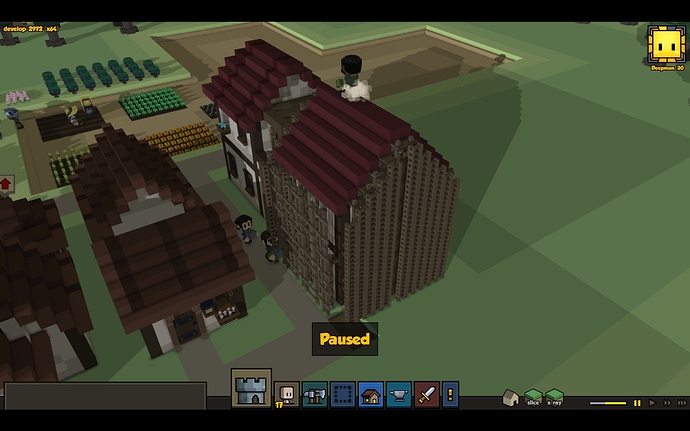
Task: Show the exclamation mark alerts button
Action: tap(451, 394)
